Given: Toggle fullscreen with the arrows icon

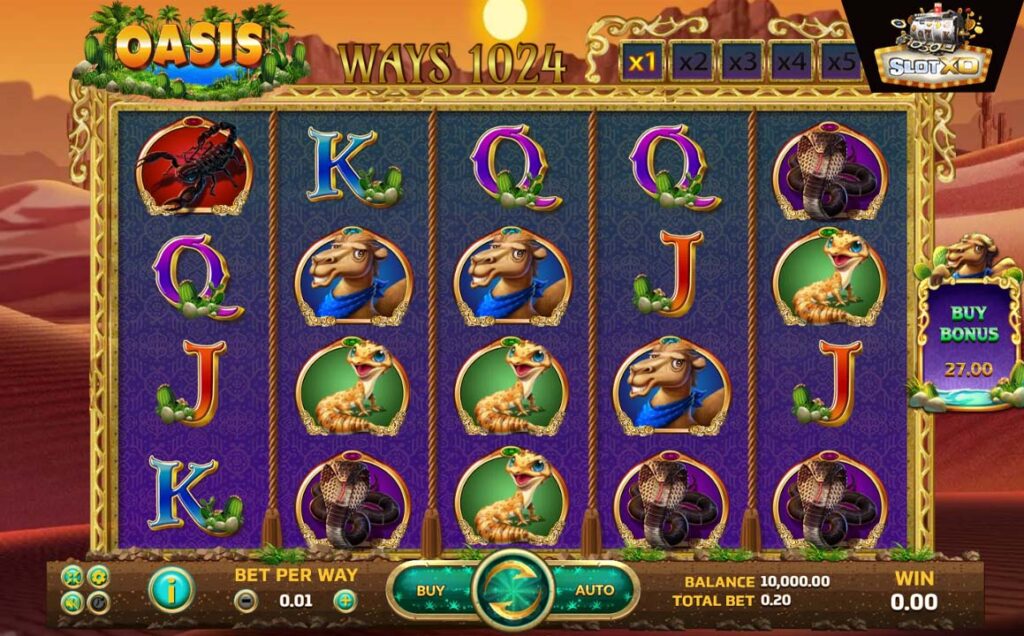Looking at the screenshot, I should (73, 576).
